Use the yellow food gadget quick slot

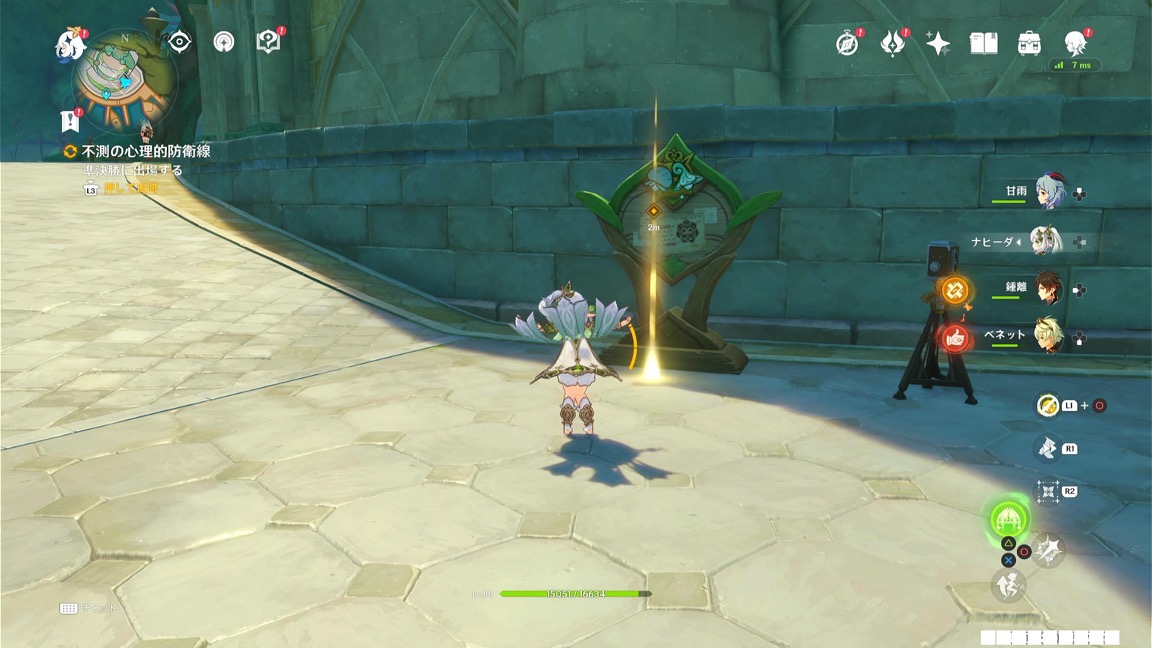coord(1047,405)
